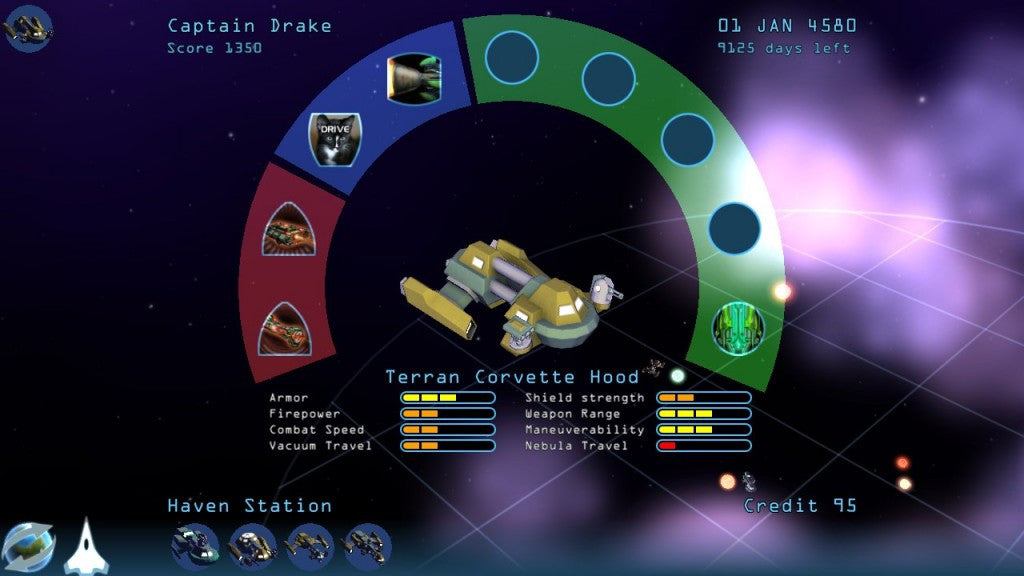
Task: Select the green device in the green arc
Action: [738, 328]
